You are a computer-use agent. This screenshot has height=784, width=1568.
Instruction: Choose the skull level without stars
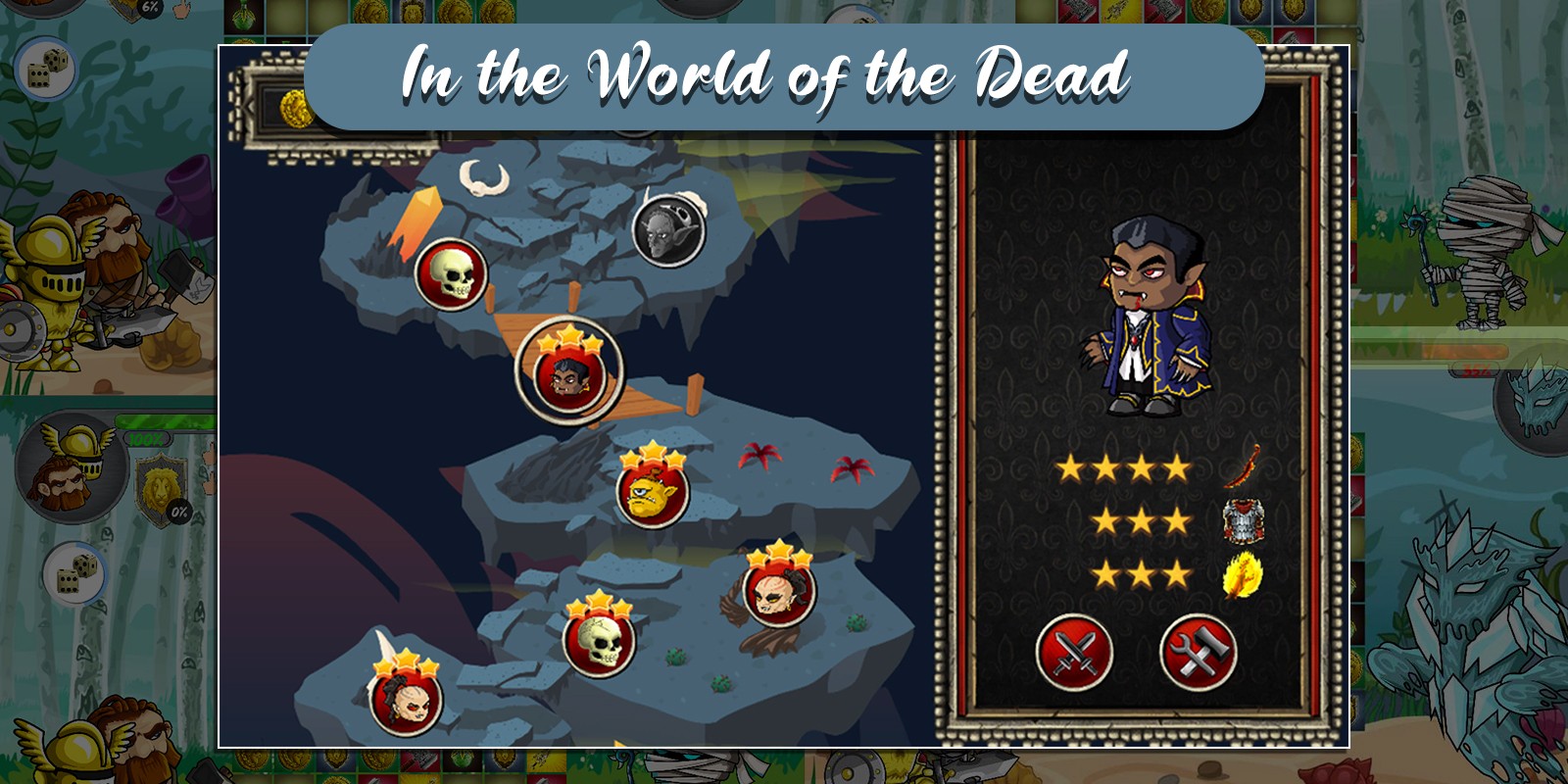coord(452,274)
